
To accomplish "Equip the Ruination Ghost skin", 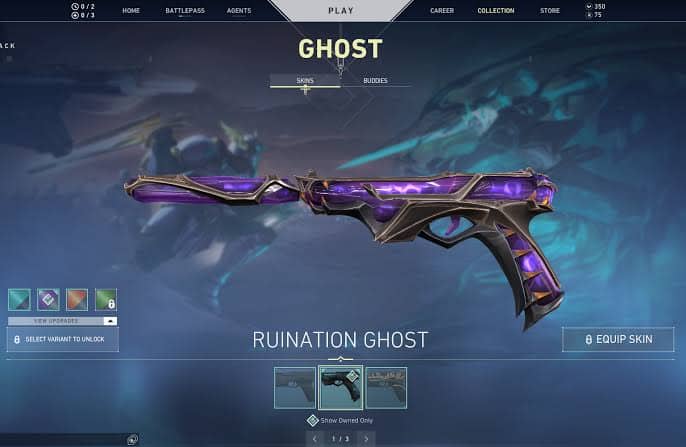I will click(618, 339).
